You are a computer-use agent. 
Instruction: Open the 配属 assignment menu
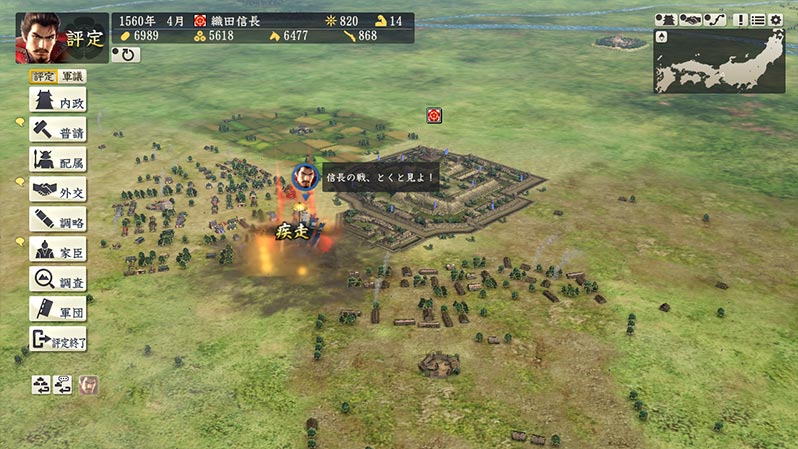57,160
